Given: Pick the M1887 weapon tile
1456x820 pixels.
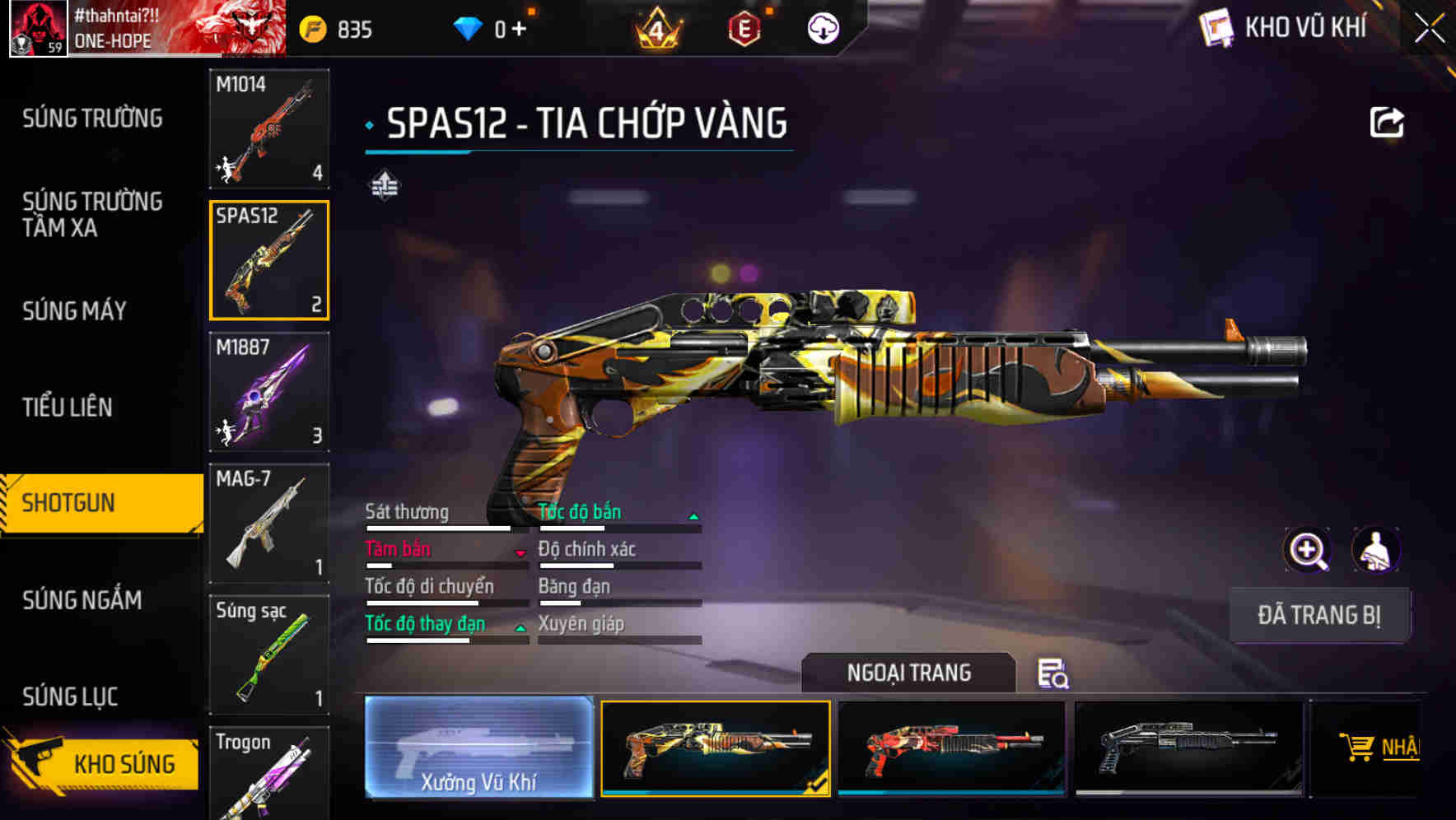Looking at the screenshot, I should pos(269,392).
